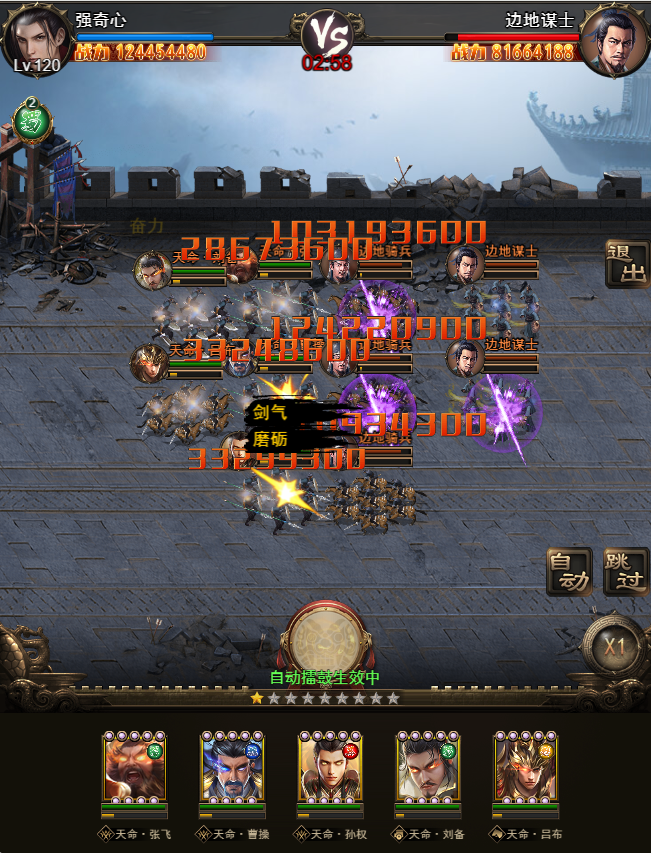Screen dimensions: 651x853
Task: Inspect enemy 边地谋士 portrait
Action: click(x=613, y=38)
